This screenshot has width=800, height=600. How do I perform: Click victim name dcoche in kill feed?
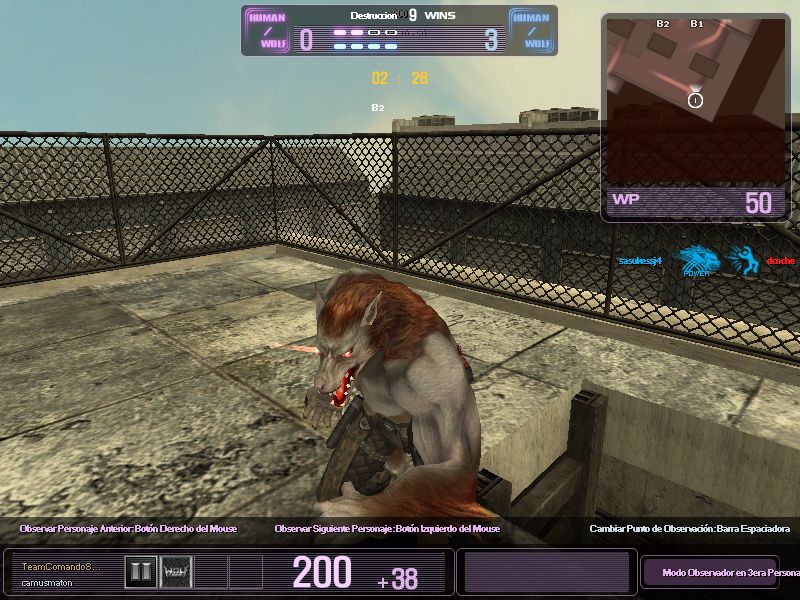(x=780, y=261)
